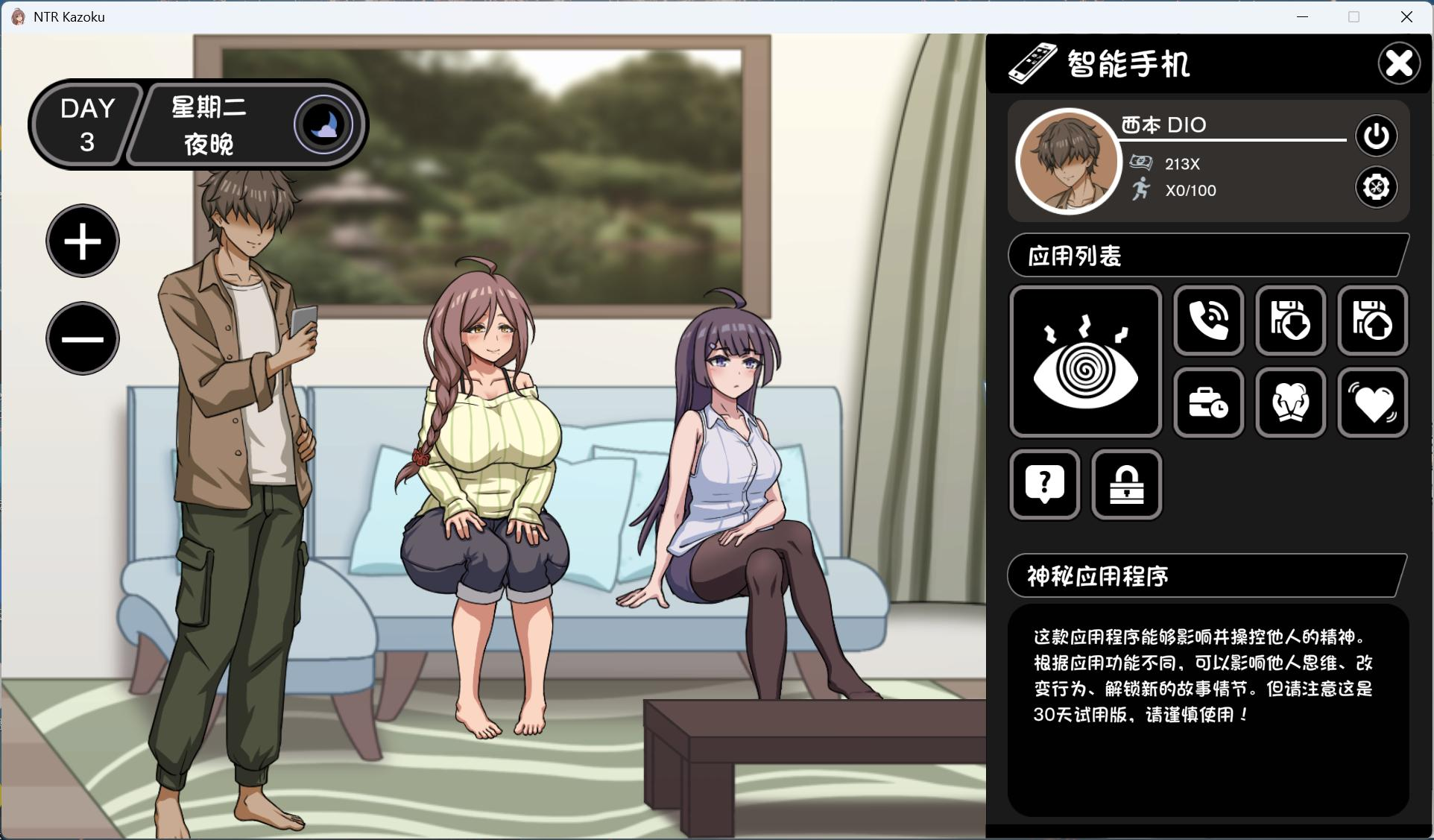The width and height of the screenshot is (1434, 840).
Task: Click the night moon indicator icon
Action: (323, 124)
